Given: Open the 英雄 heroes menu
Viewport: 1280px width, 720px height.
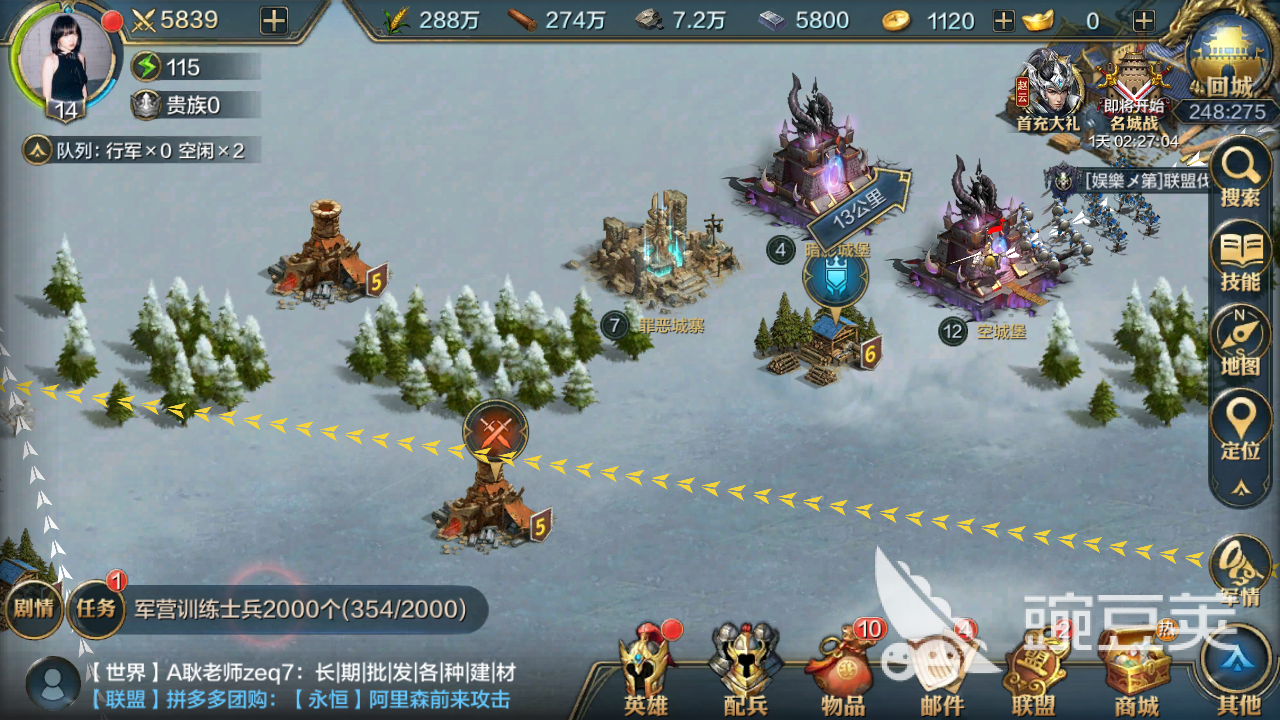Looking at the screenshot, I should 645,670.
